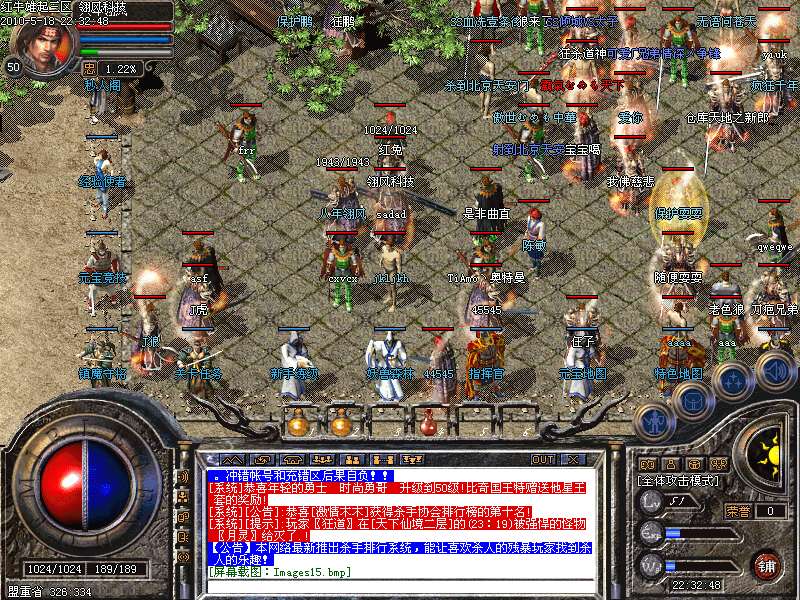The image size is (800, 600).
Task: Open the bag inventory round button
Action: 691,401
